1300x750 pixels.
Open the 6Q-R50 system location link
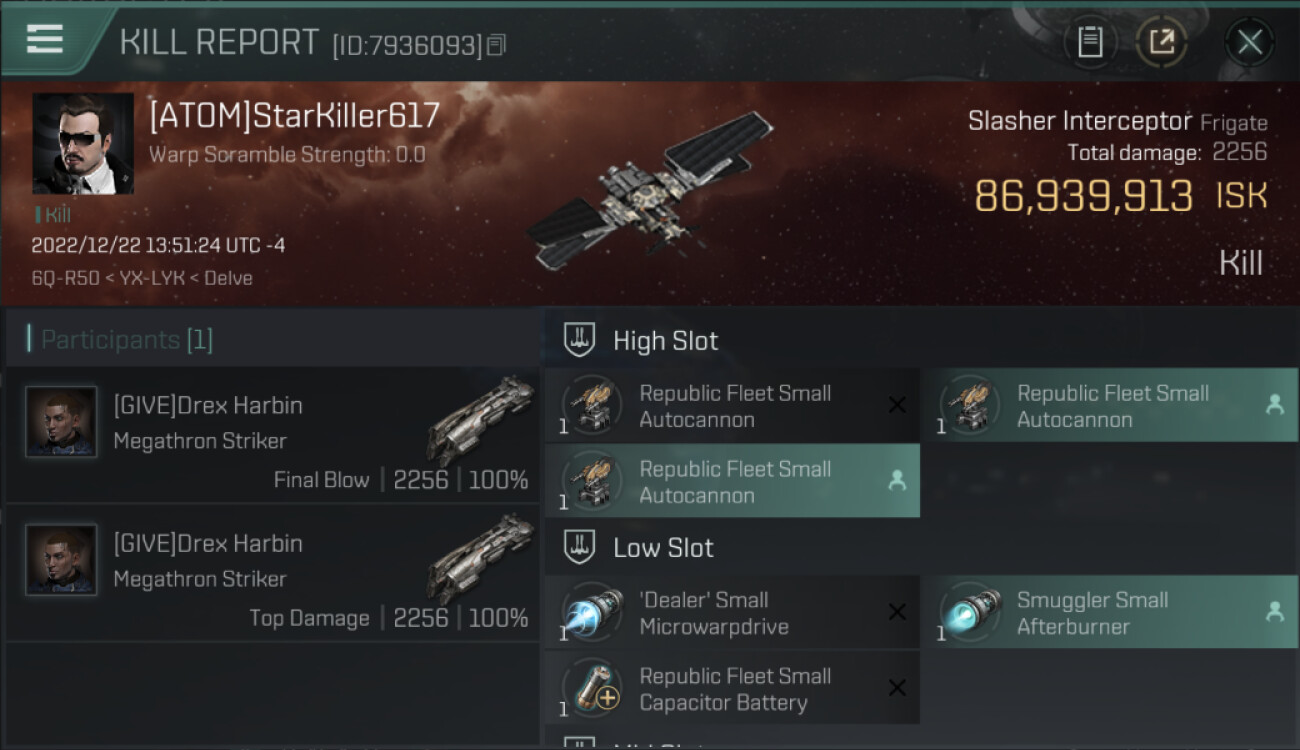tap(65, 278)
